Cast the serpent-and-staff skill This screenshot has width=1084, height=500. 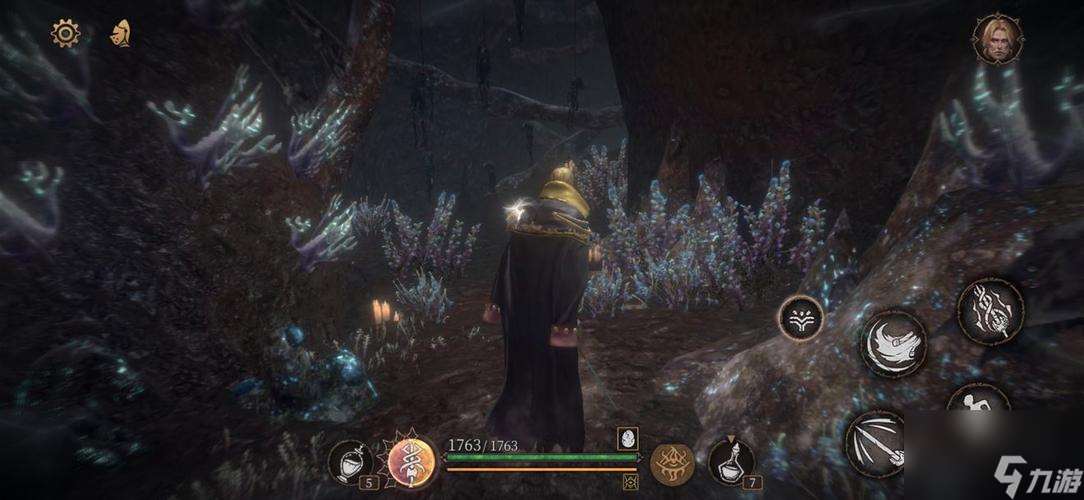(990, 311)
